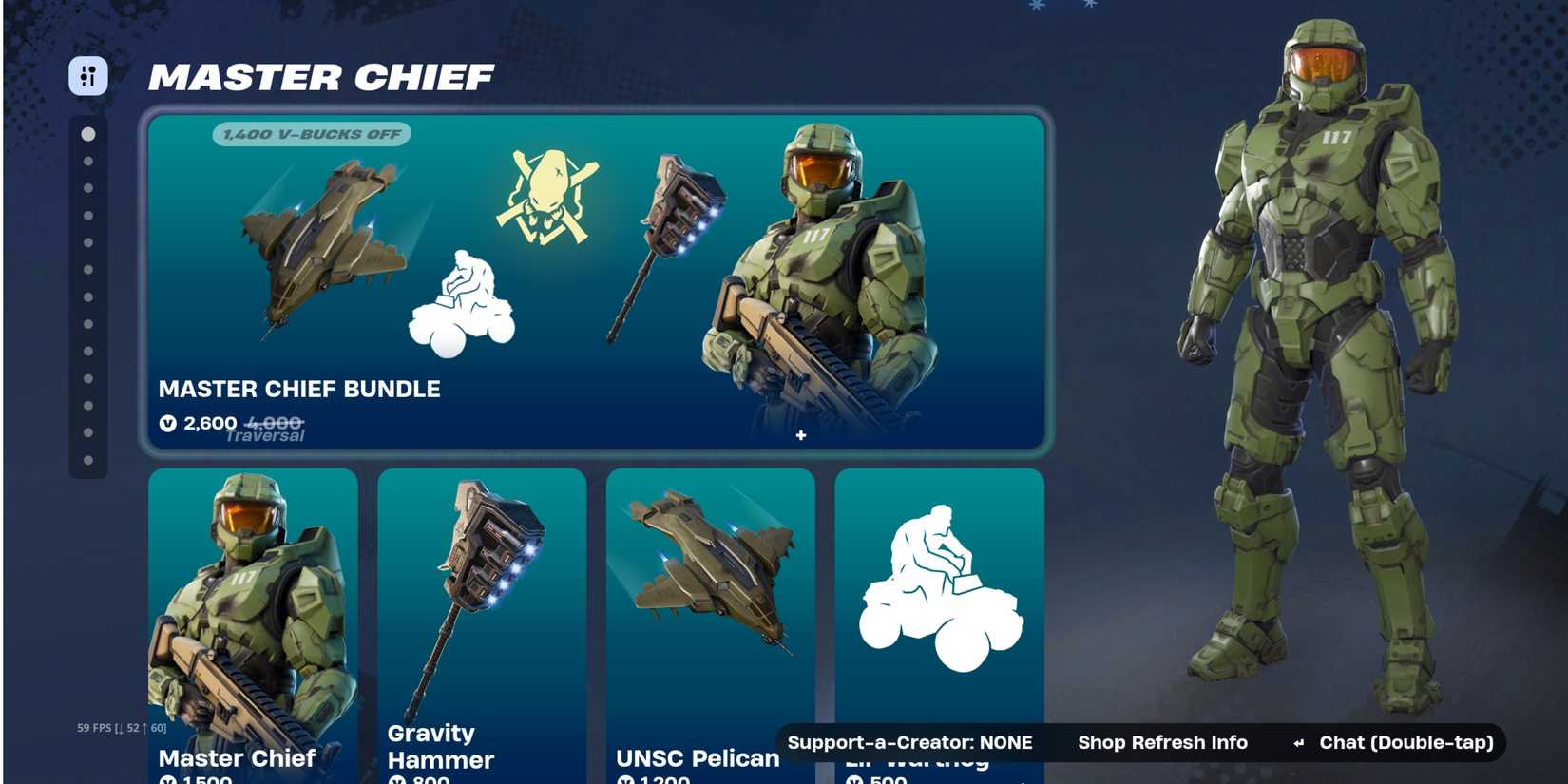Click the shuffle shop icon top left
Image resolution: width=1568 pixels, height=784 pixels.
[88, 77]
